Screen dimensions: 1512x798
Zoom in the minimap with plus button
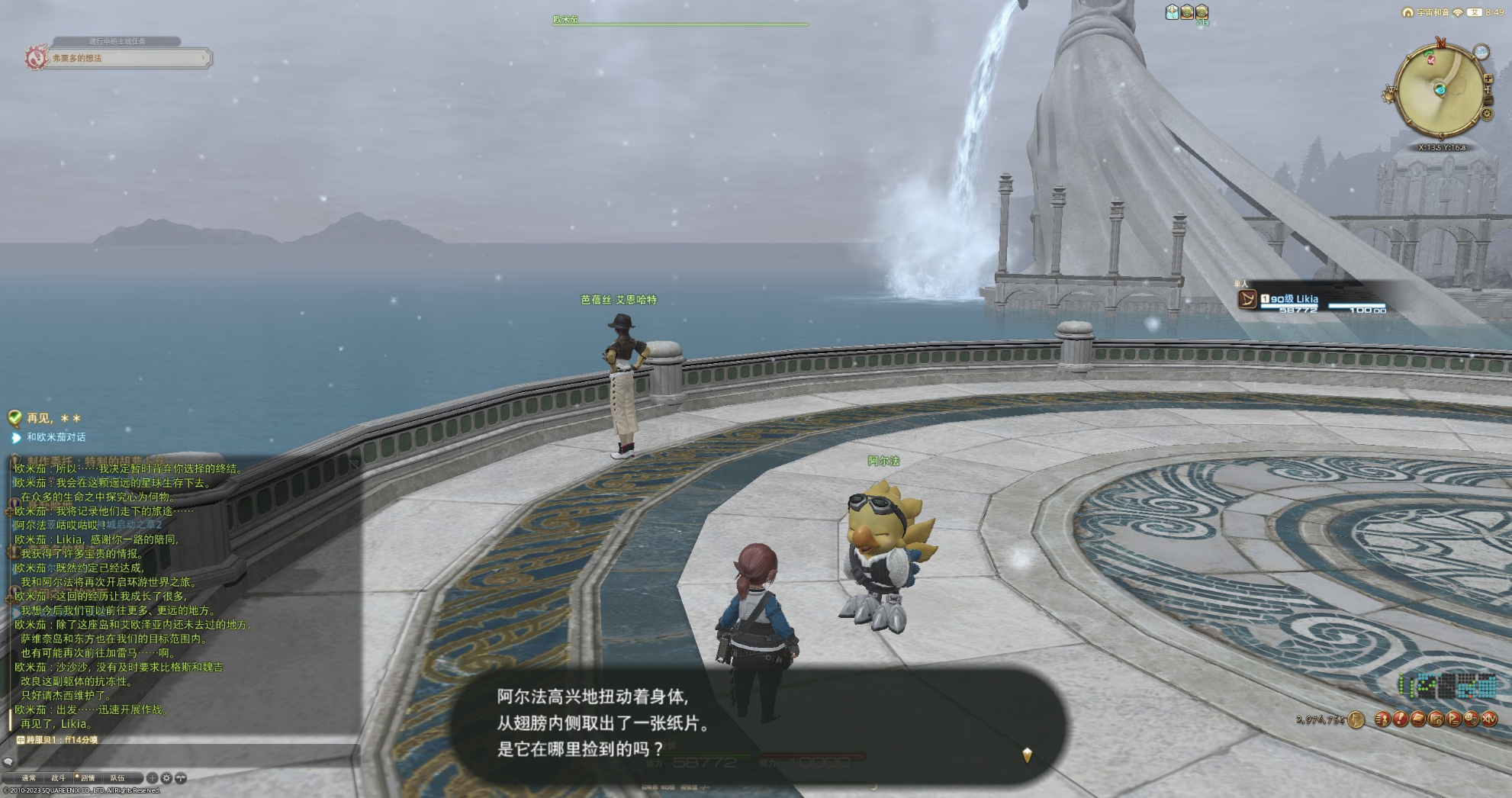[x=1488, y=79]
